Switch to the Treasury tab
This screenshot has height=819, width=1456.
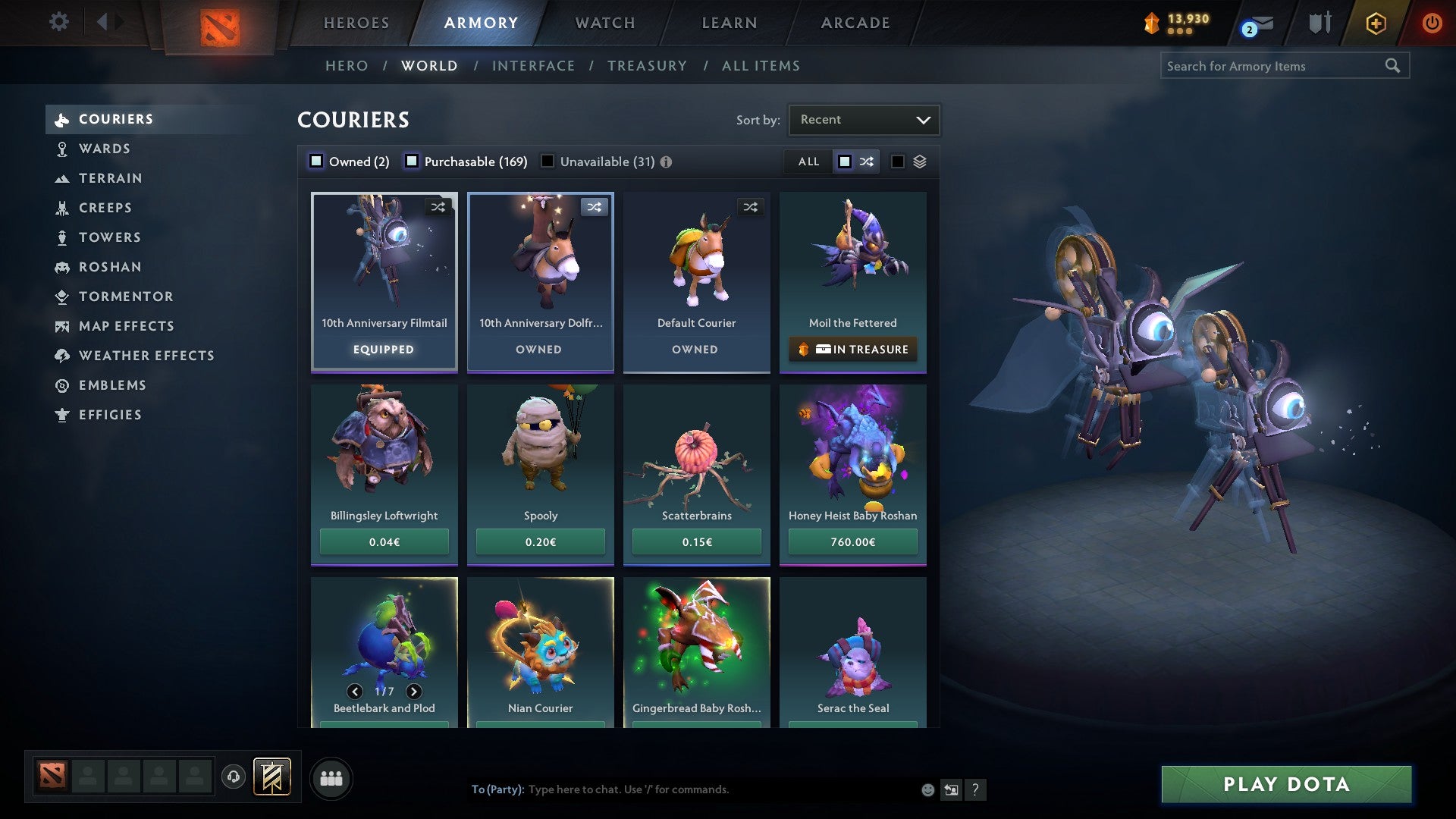[x=646, y=66]
